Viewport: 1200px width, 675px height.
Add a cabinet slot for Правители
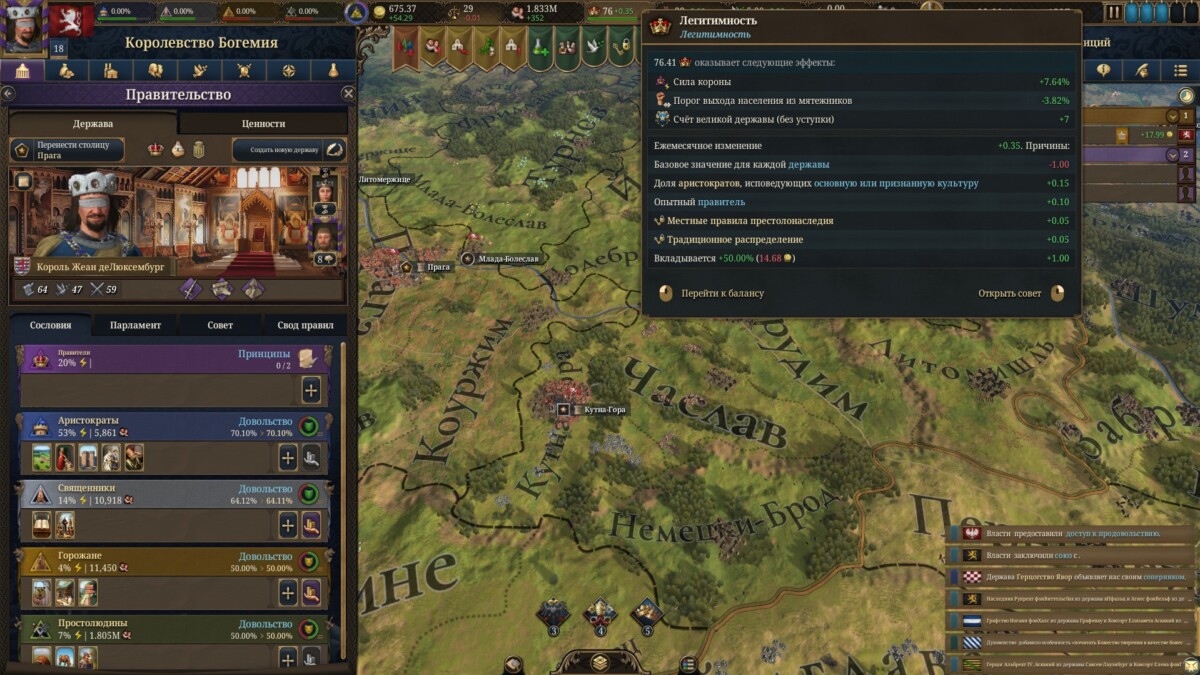(311, 390)
